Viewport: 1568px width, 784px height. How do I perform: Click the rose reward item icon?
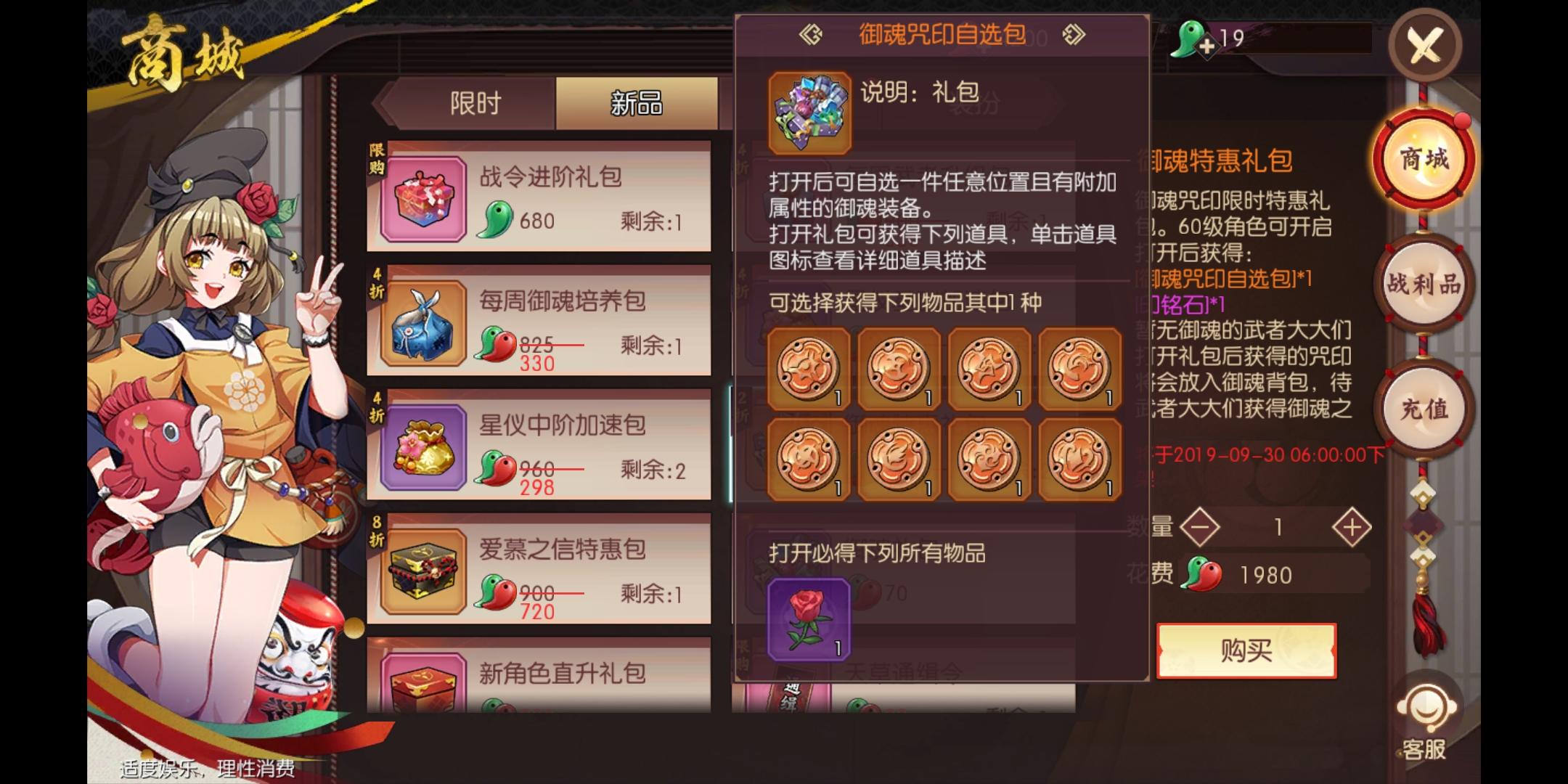(x=808, y=618)
